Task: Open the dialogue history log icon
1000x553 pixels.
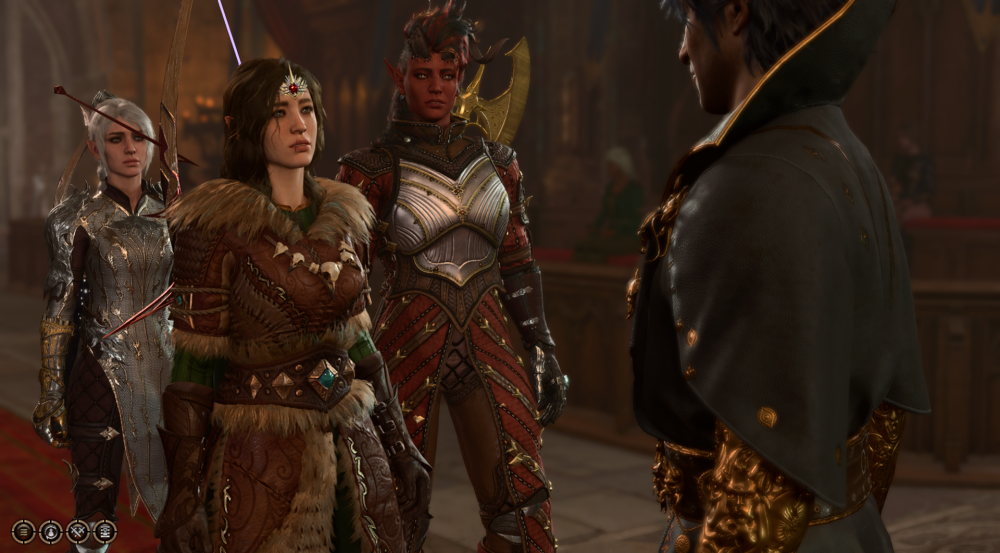Action: 104,532
